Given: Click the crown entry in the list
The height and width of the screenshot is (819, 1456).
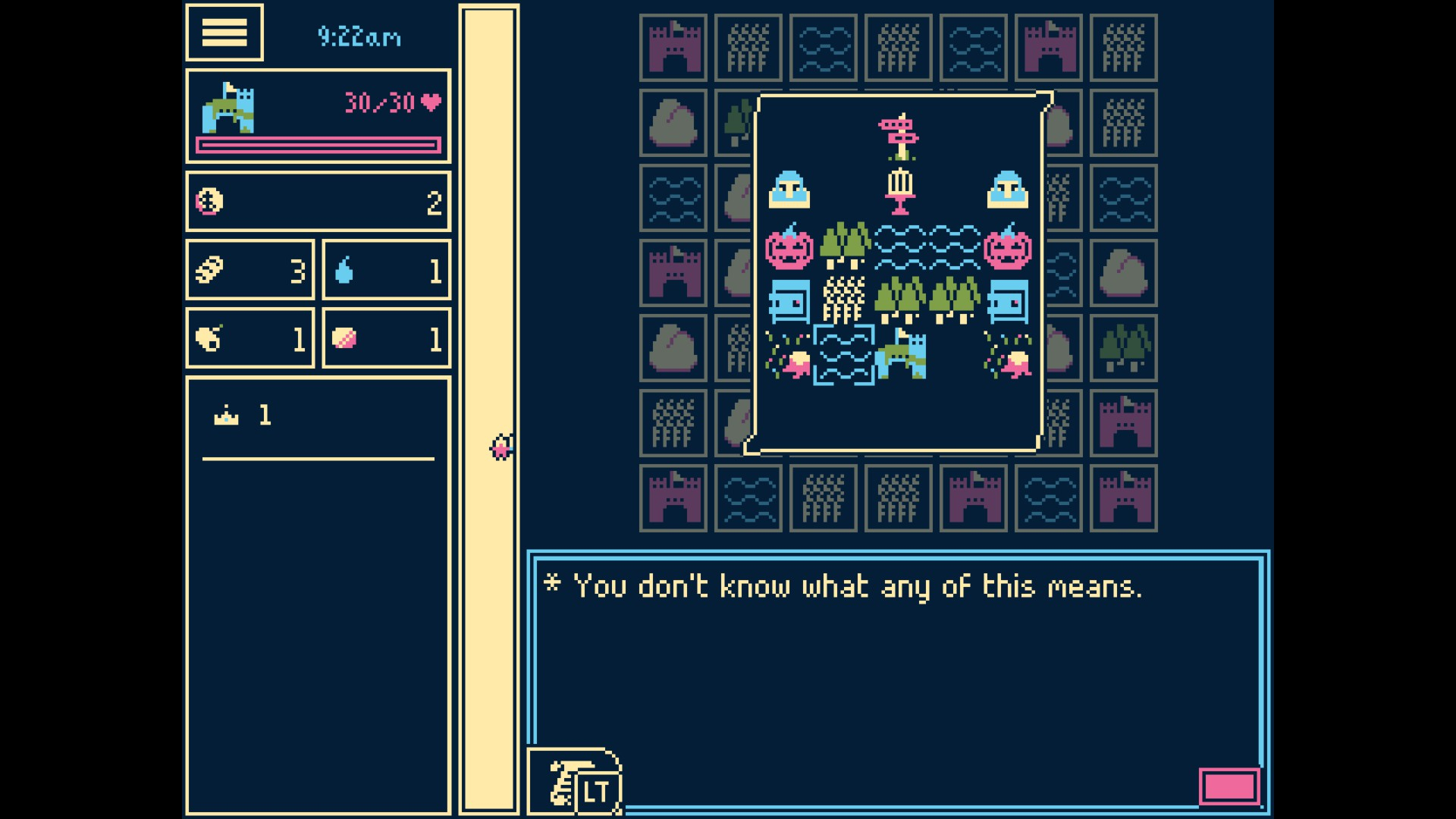Looking at the screenshot, I should pos(243,416).
